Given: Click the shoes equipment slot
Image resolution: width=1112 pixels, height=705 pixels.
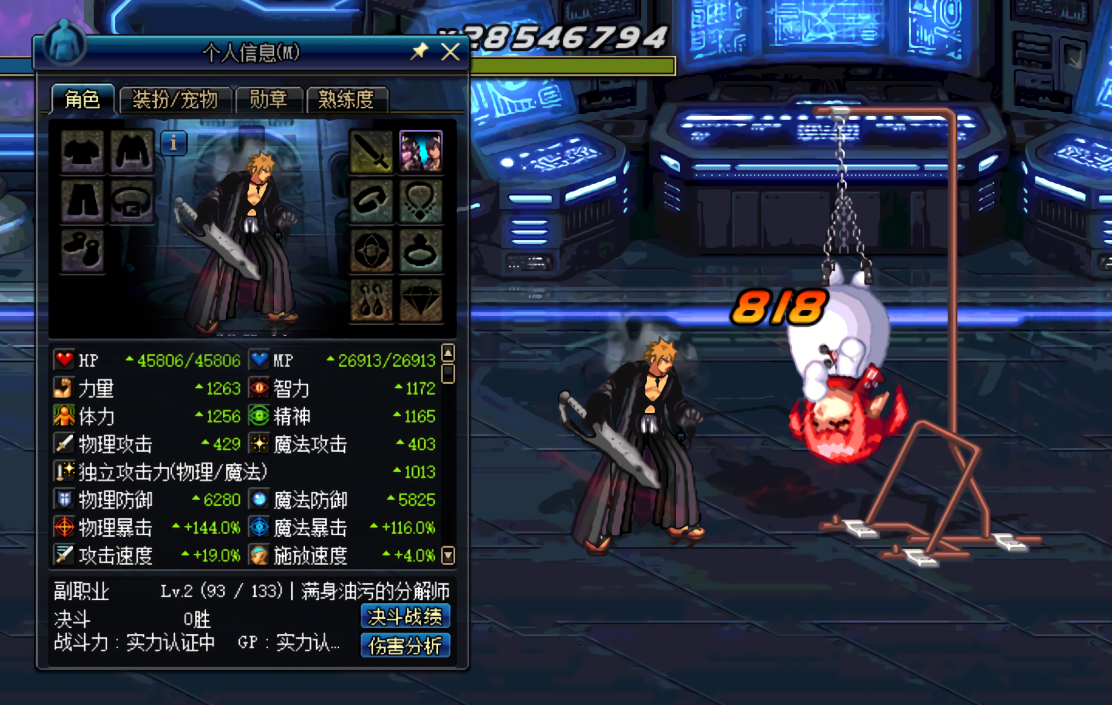Looking at the screenshot, I should click(82, 250).
